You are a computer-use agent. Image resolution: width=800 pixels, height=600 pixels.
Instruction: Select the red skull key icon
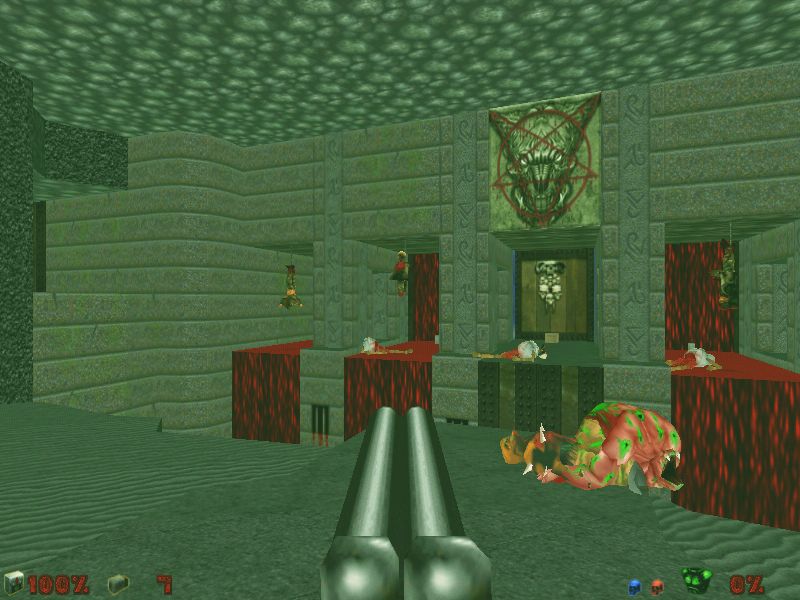(x=657, y=586)
